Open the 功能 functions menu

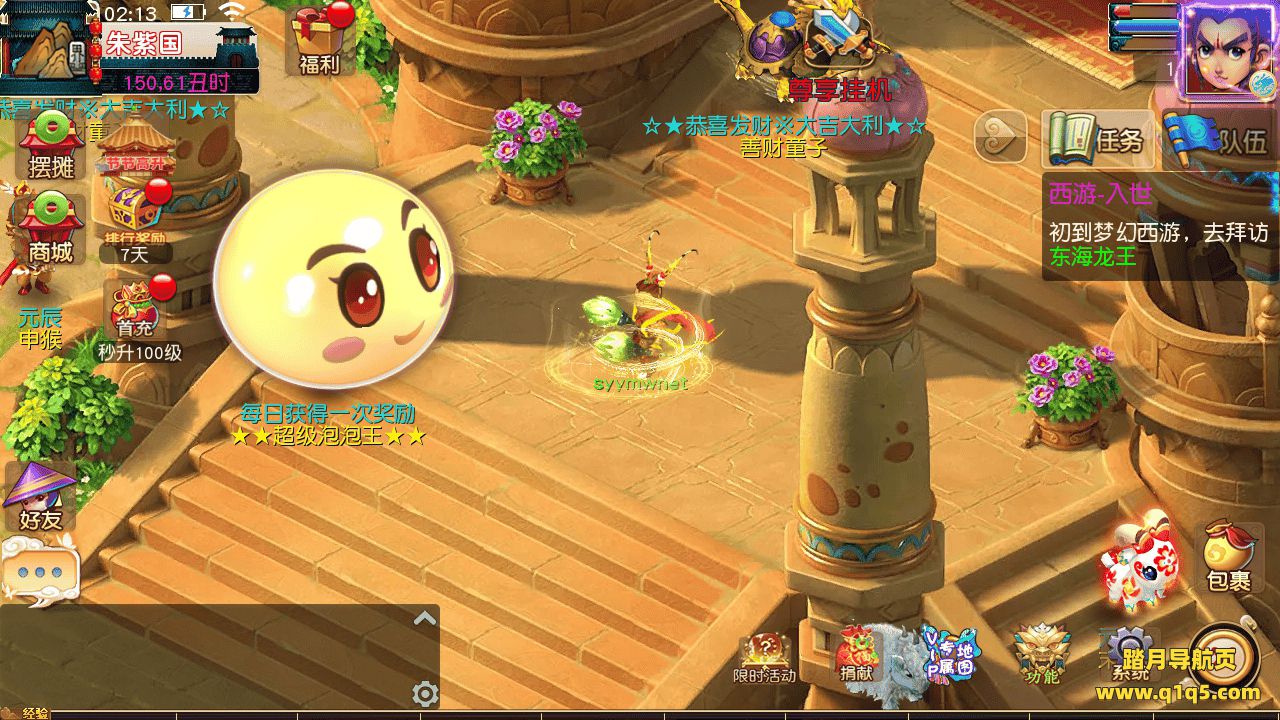1041,655
